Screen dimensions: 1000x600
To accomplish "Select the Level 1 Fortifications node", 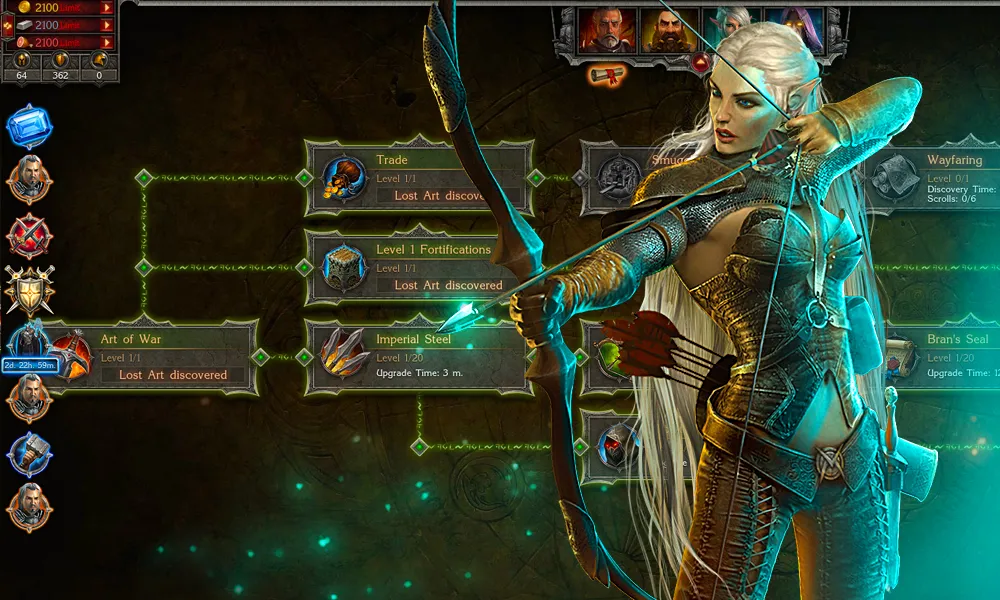I will pos(418,267).
